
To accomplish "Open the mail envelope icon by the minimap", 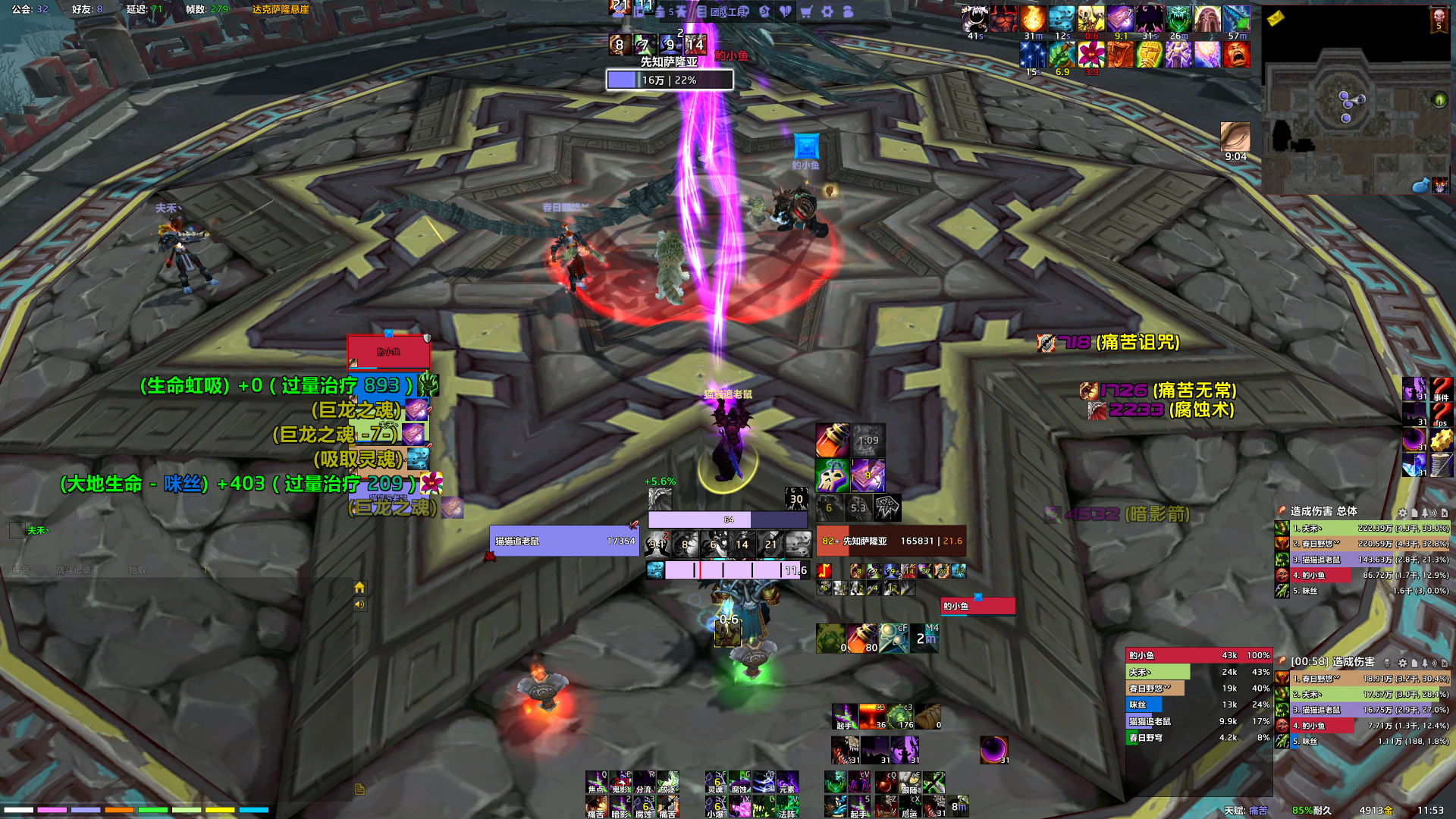I will click(1276, 17).
